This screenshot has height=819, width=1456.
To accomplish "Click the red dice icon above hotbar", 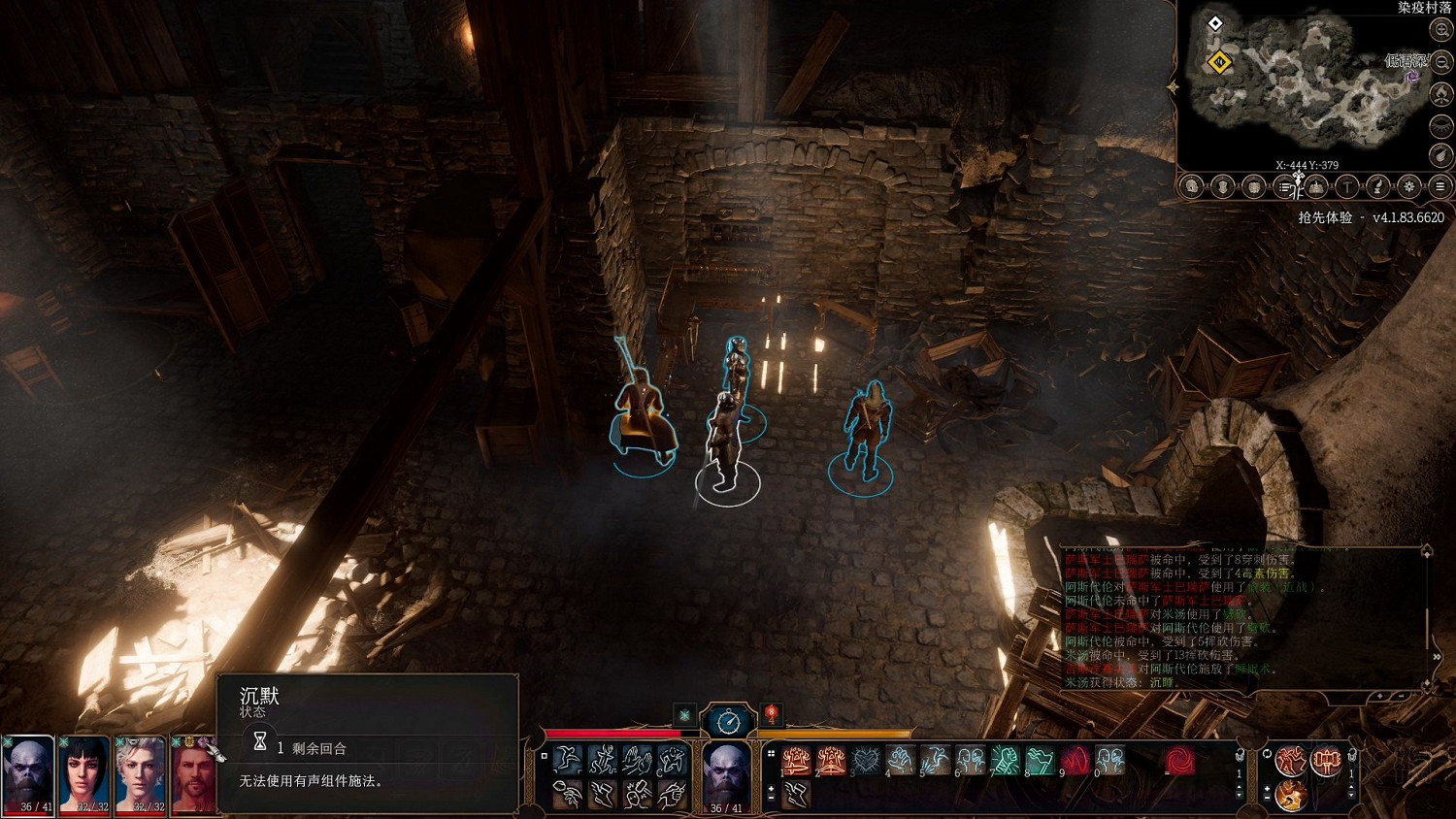I will [771, 715].
